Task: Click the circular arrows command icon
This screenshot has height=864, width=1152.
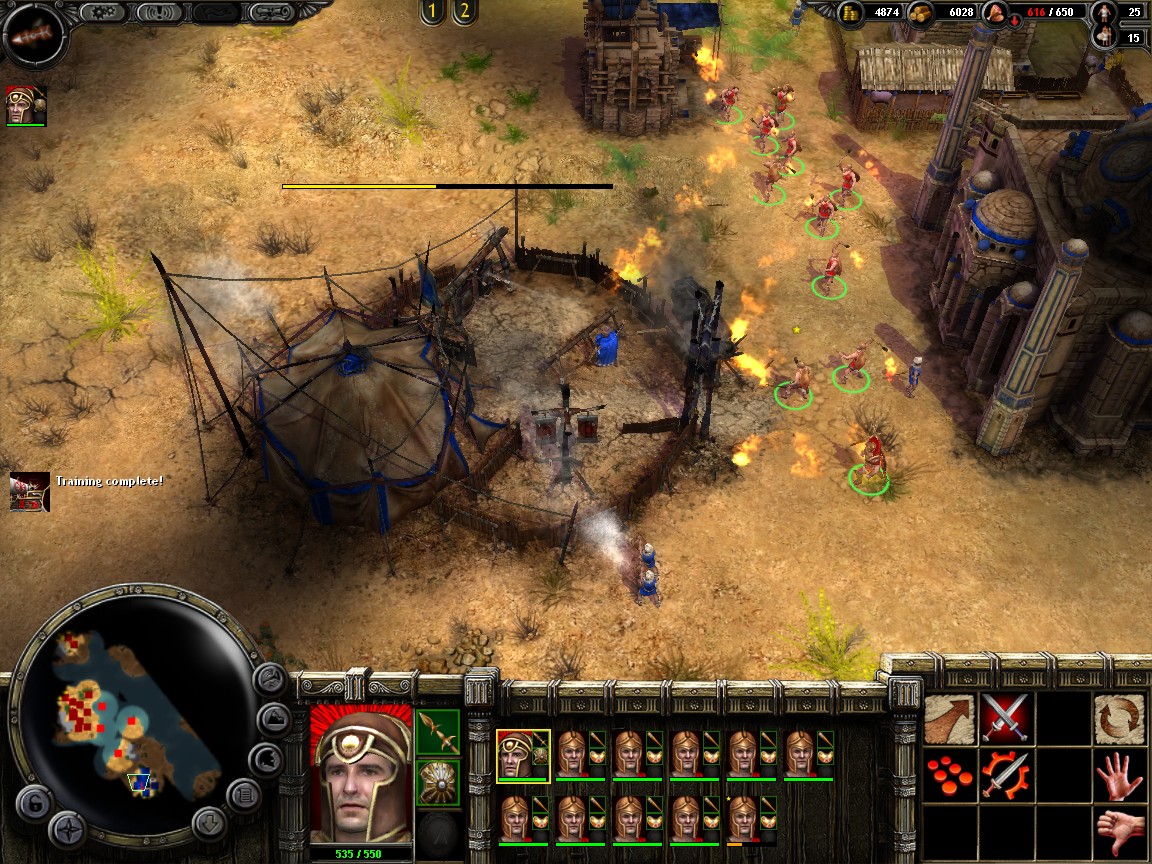Action: point(1119,719)
